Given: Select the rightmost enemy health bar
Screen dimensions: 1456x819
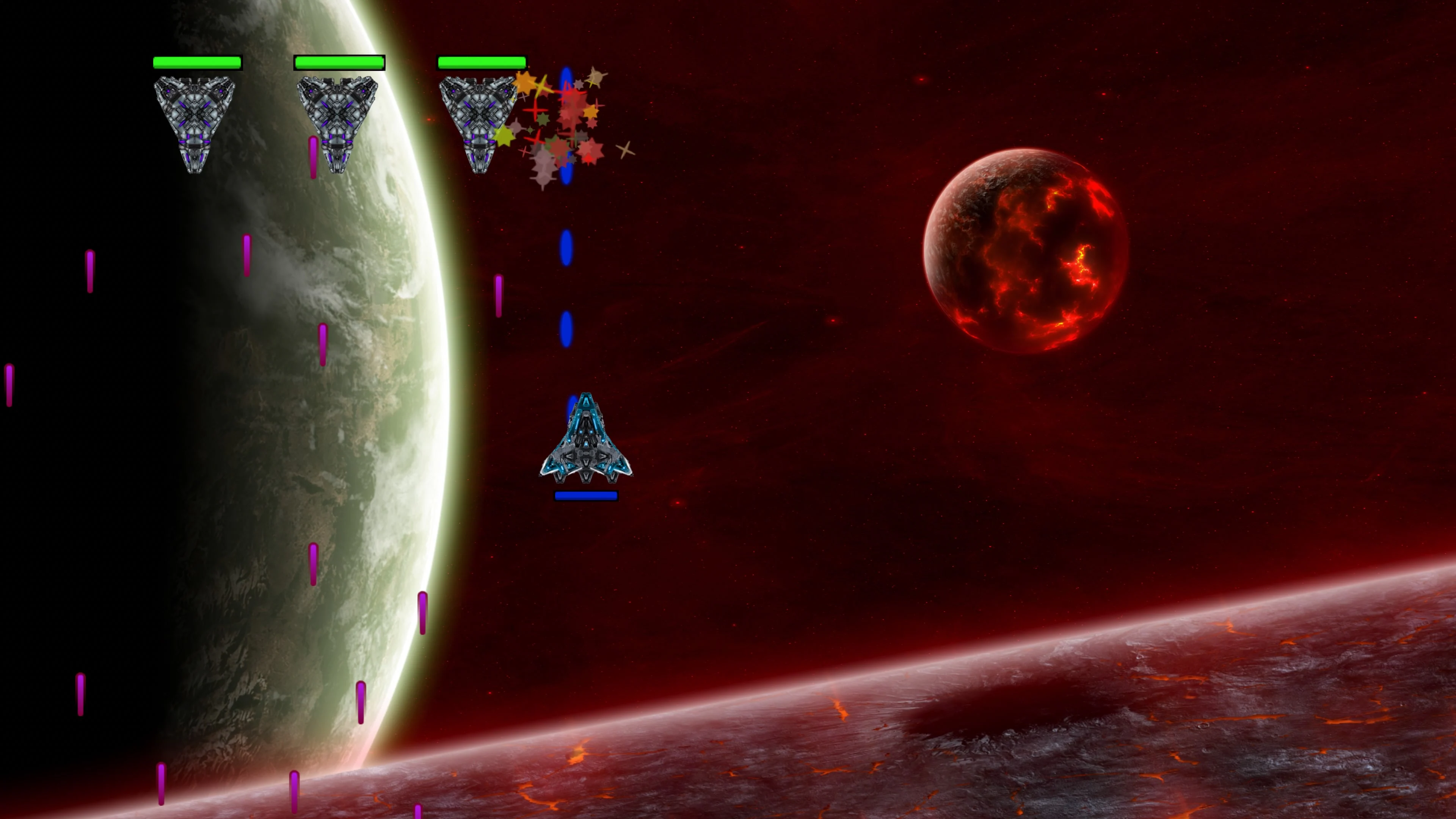Looking at the screenshot, I should point(483,62).
